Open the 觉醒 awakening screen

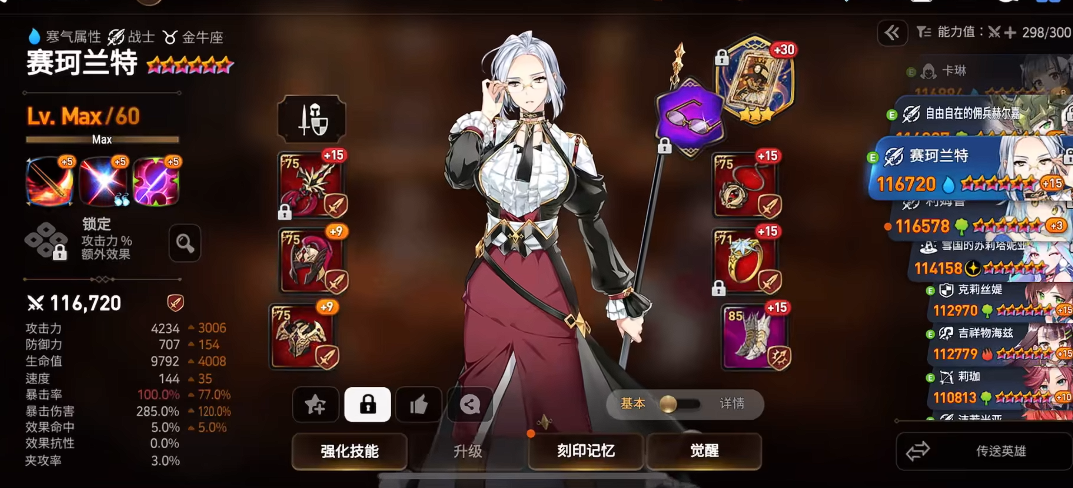704,452
